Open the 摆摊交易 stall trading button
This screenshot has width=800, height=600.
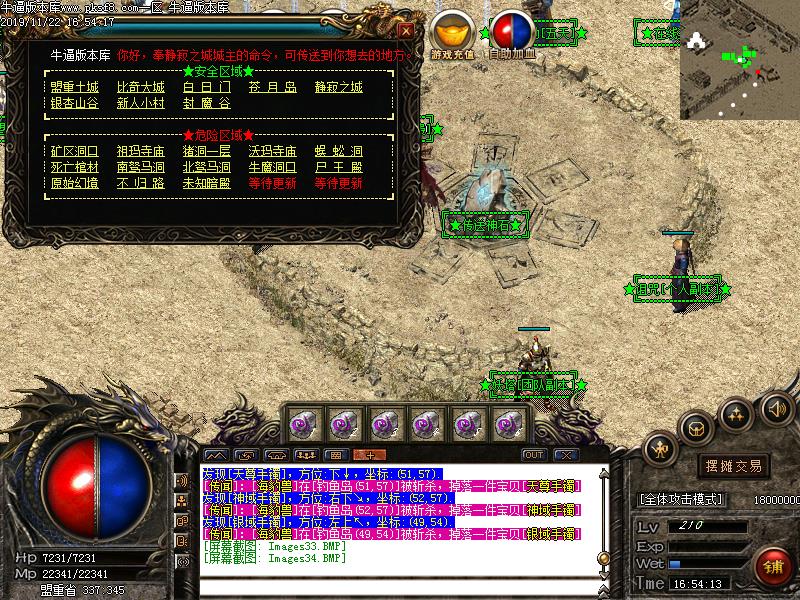pos(734,466)
